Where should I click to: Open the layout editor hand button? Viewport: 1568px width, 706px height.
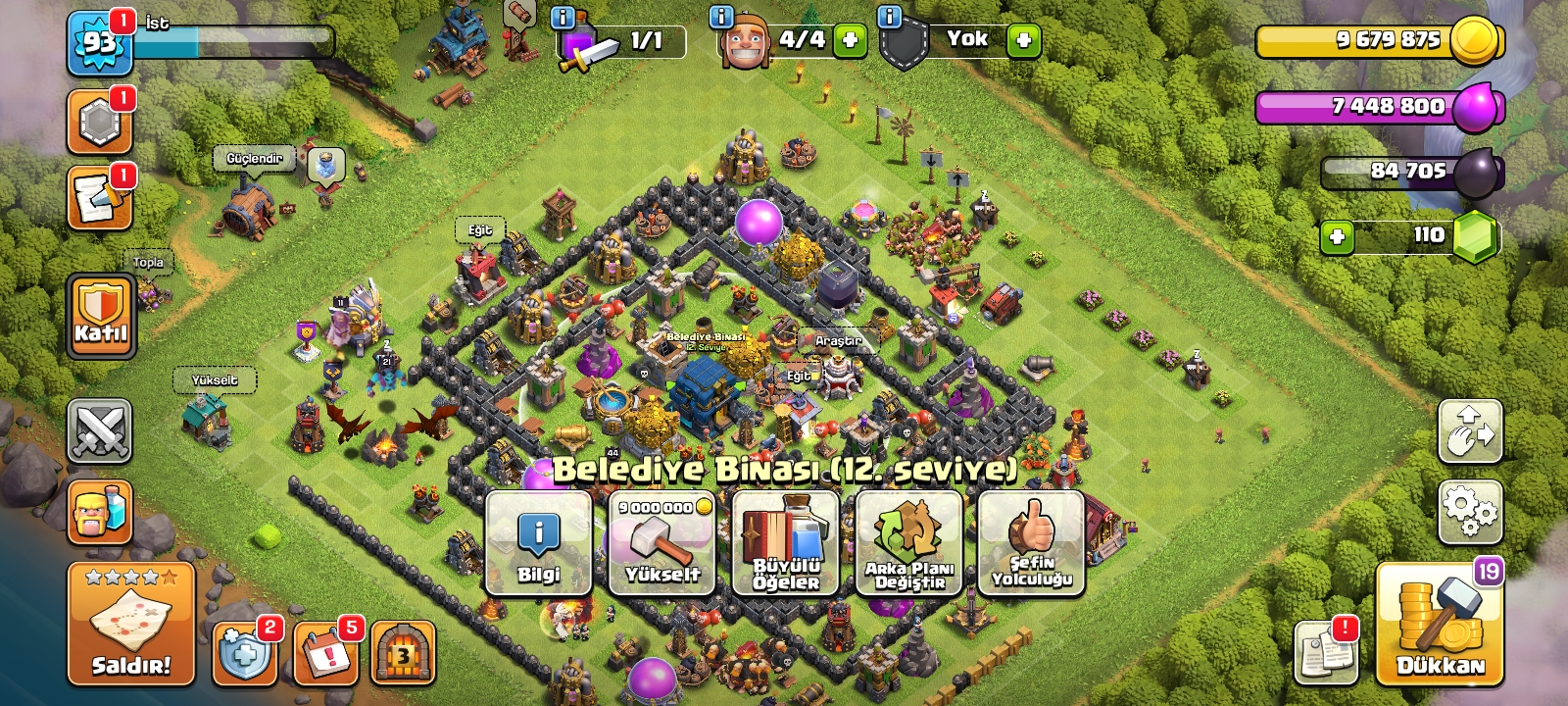(1469, 430)
